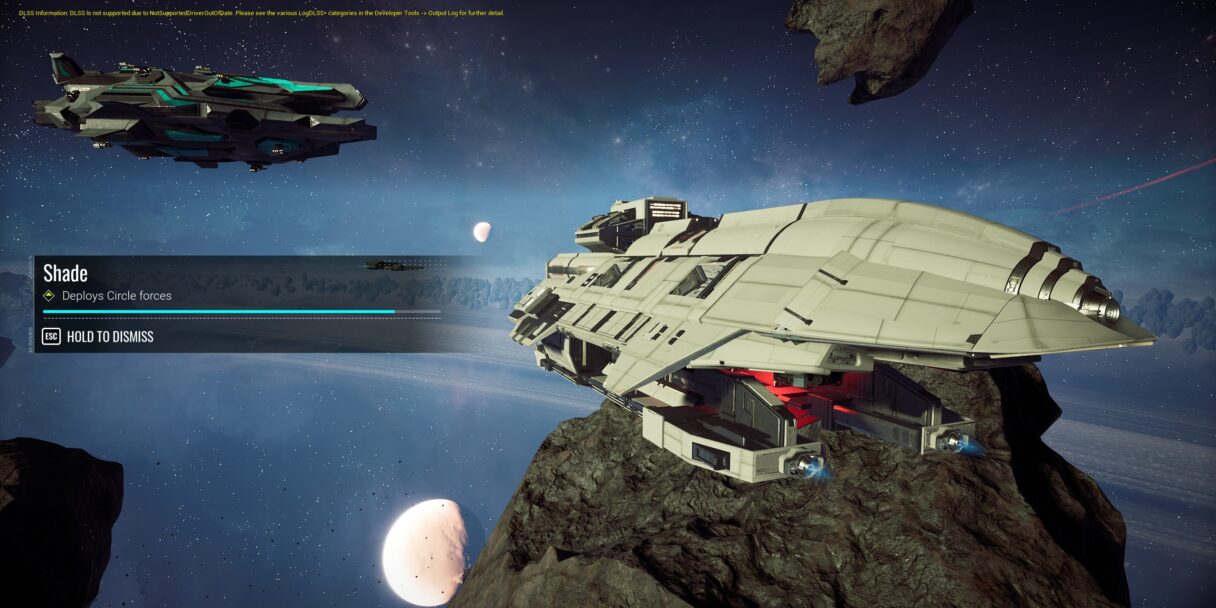Select the Shade unit info card

tap(240, 302)
